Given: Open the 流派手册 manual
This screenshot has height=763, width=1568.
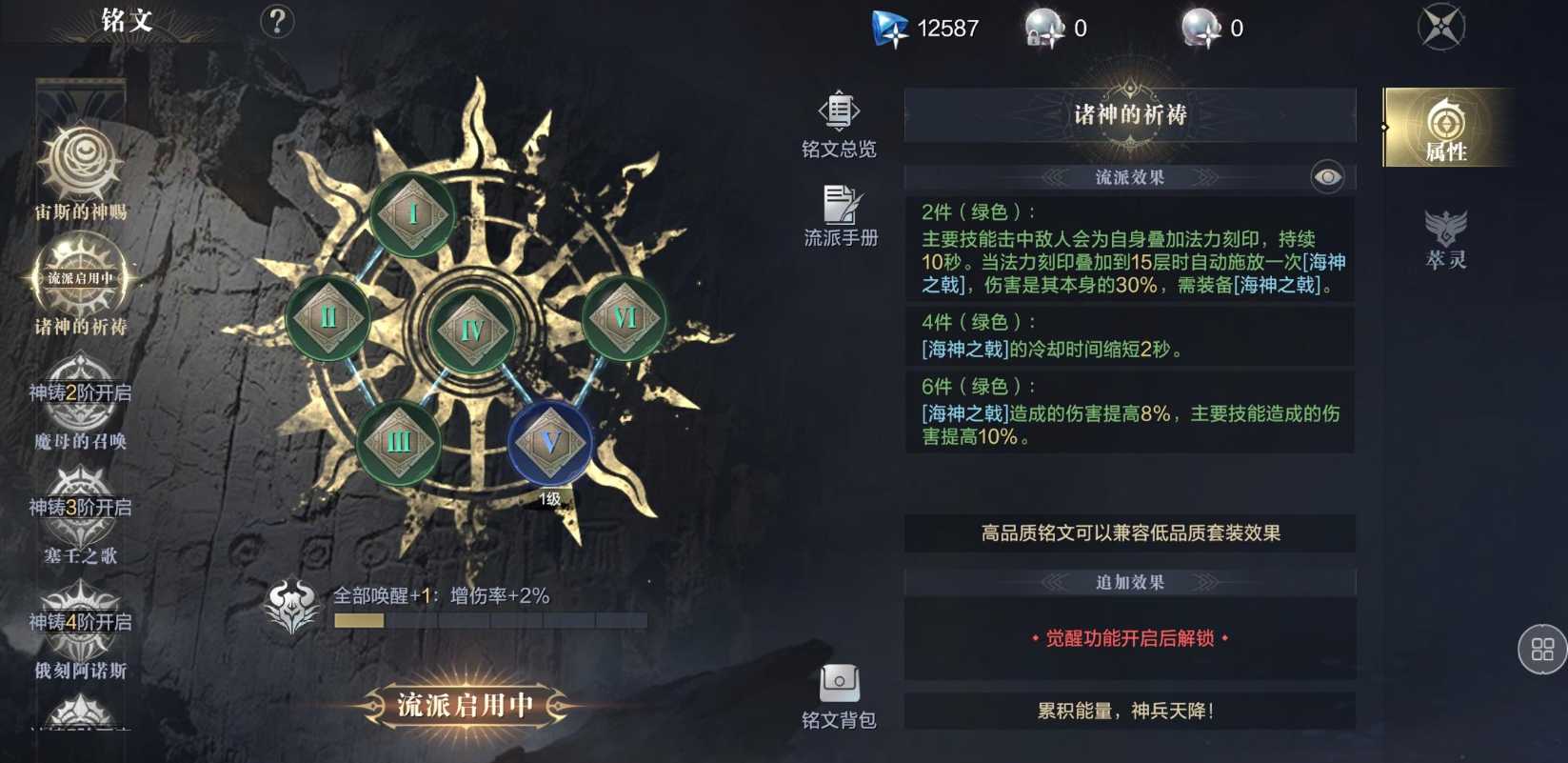Looking at the screenshot, I should (840, 211).
